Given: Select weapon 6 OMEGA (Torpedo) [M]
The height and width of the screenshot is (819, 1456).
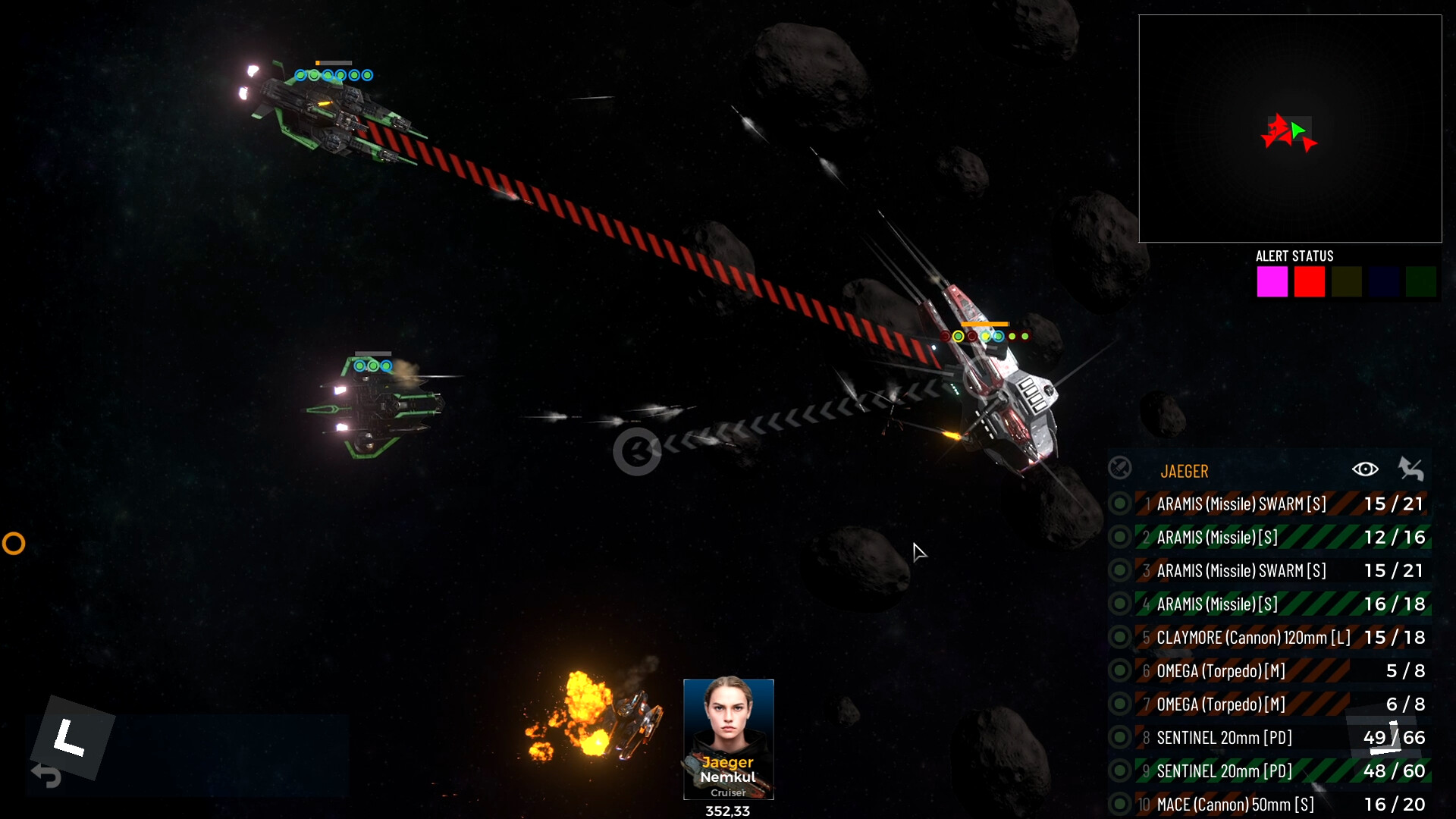Looking at the screenshot, I should tap(1221, 671).
